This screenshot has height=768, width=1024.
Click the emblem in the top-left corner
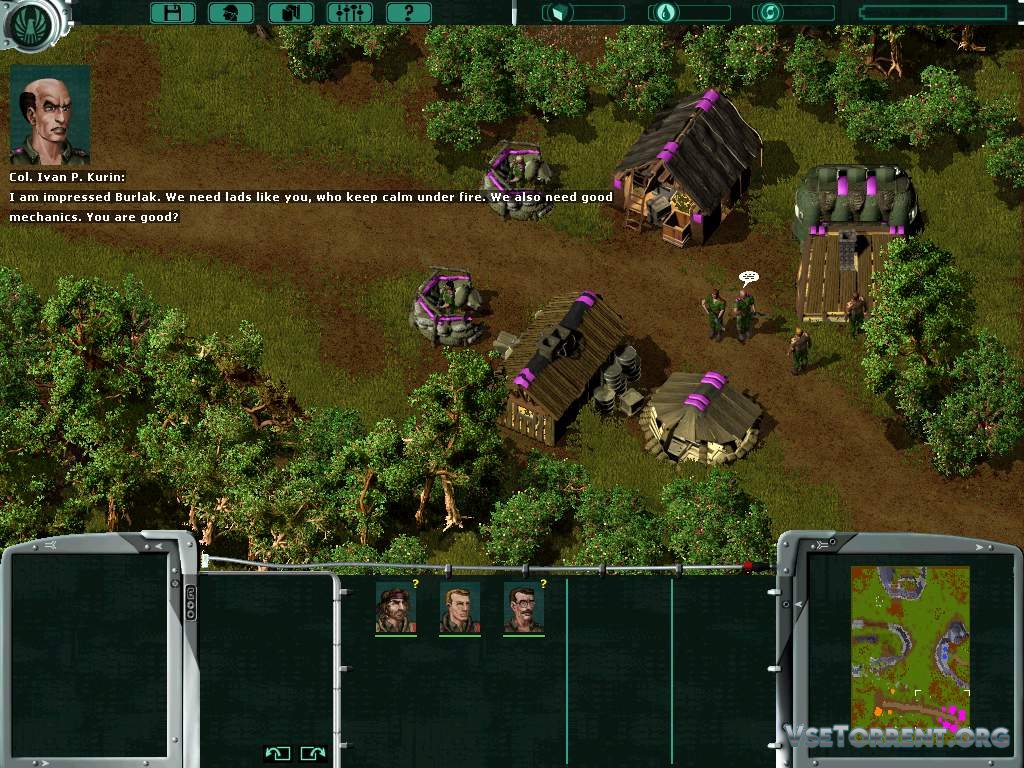[34, 20]
